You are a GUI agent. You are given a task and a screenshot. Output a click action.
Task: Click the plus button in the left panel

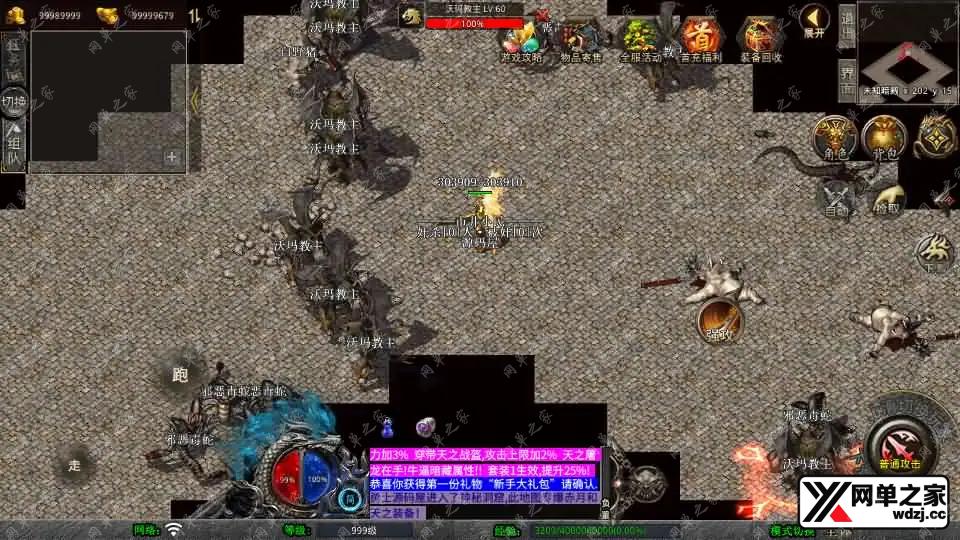click(x=172, y=157)
